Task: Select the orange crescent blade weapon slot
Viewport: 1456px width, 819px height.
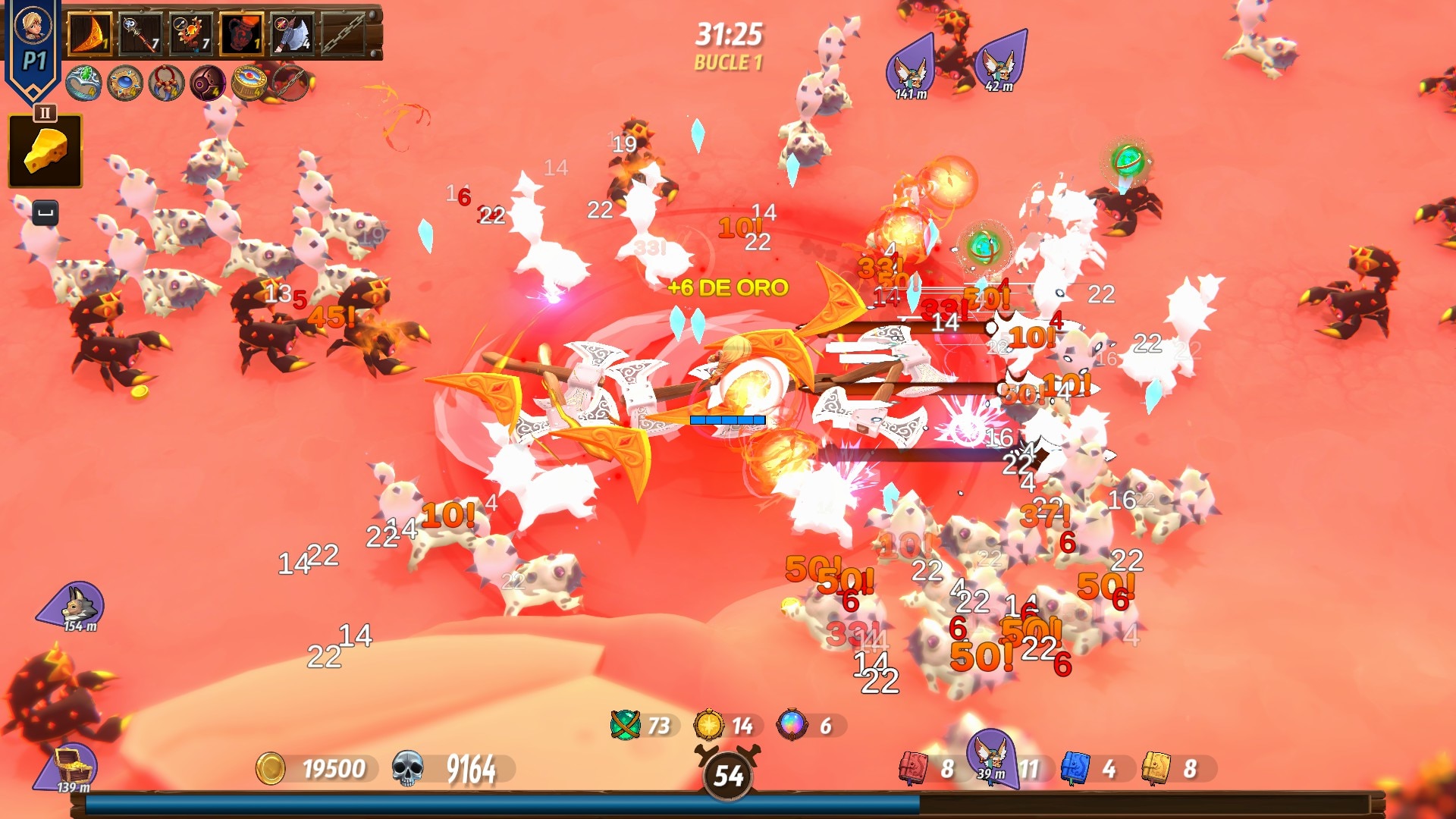Action: tap(90, 33)
